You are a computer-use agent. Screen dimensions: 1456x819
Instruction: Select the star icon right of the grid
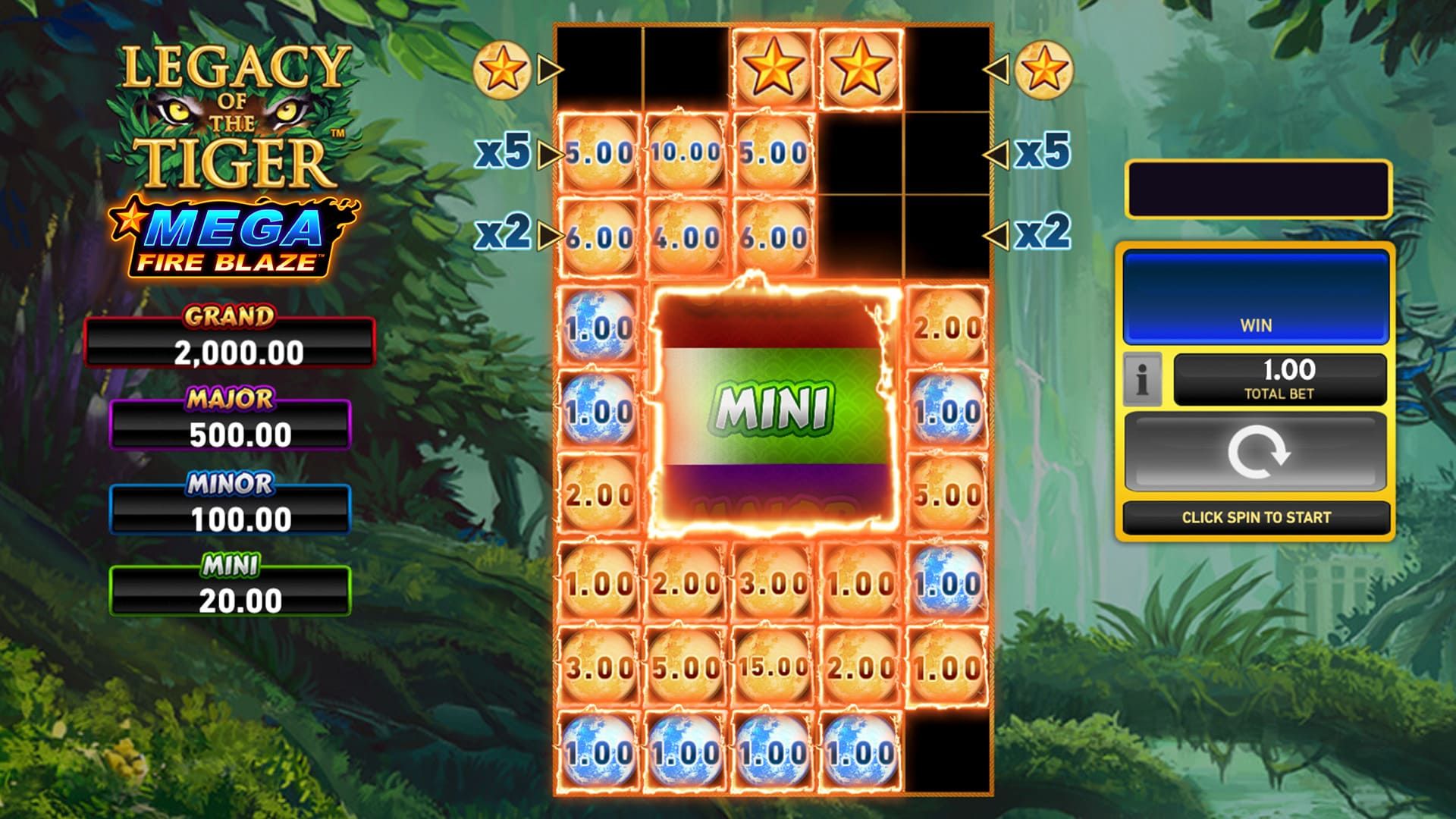coord(1046,72)
